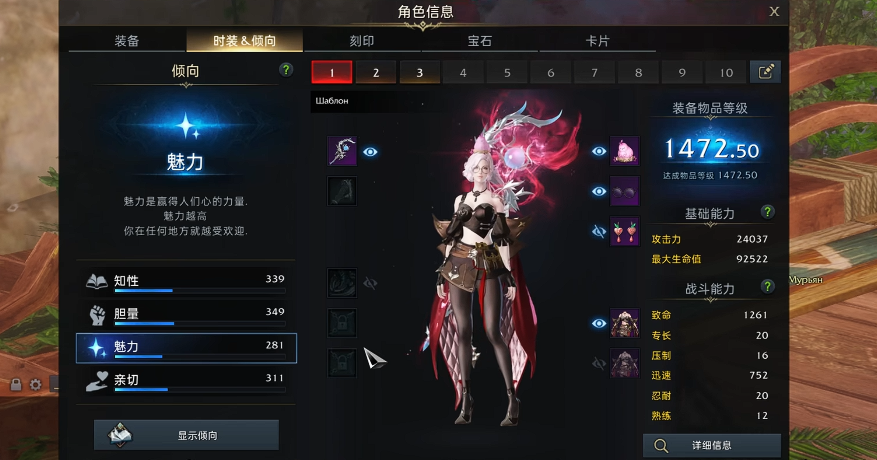Choose preset slot 3
This screenshot has height=460, width=877.
coord(420,72)
